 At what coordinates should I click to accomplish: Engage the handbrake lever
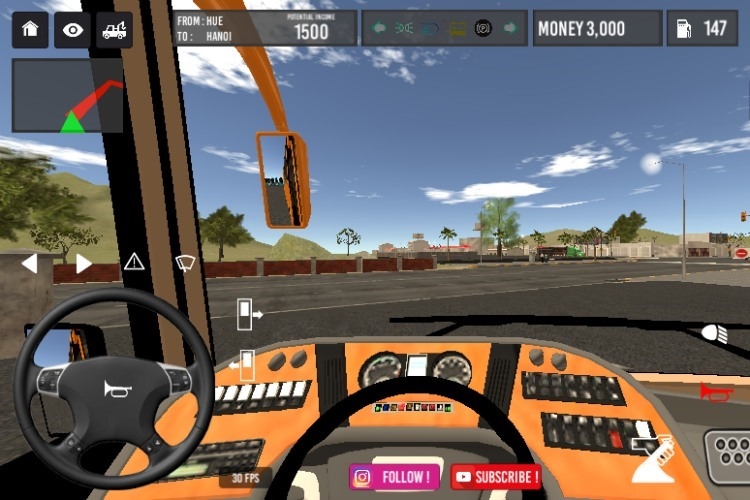[651, 457]
